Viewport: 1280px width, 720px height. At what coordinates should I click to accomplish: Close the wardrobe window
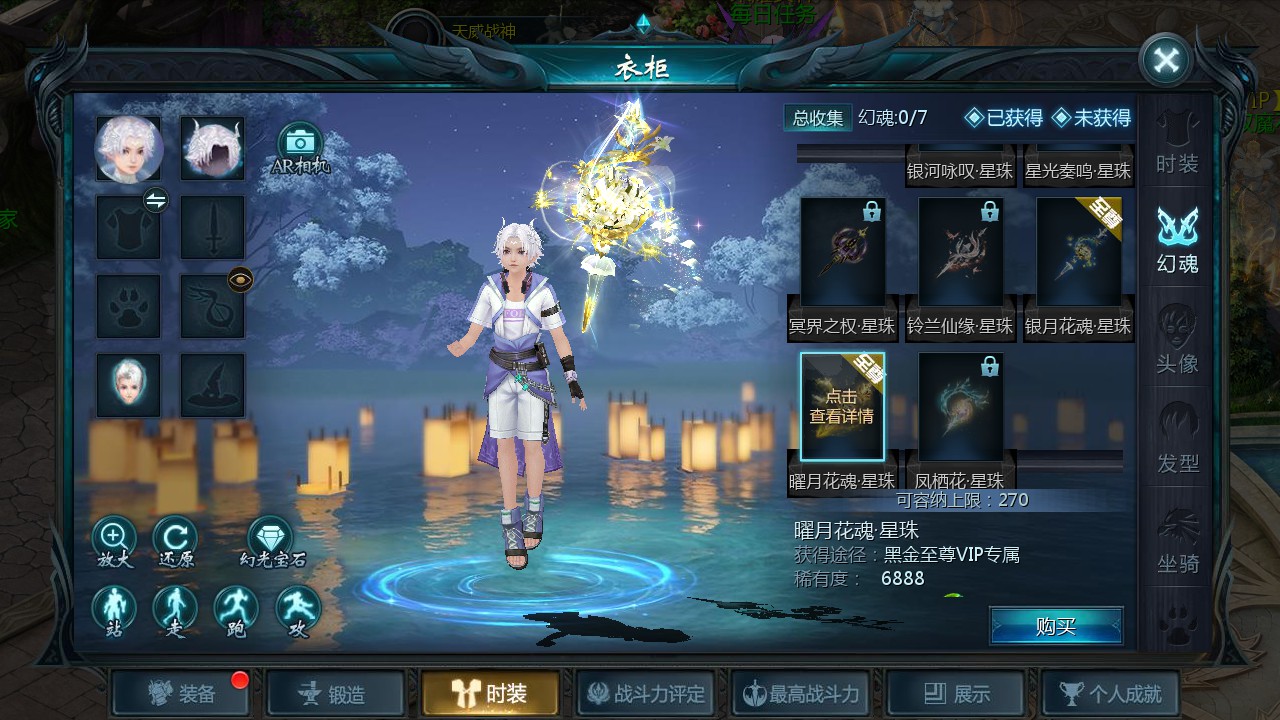click(x=1166, y=60)
